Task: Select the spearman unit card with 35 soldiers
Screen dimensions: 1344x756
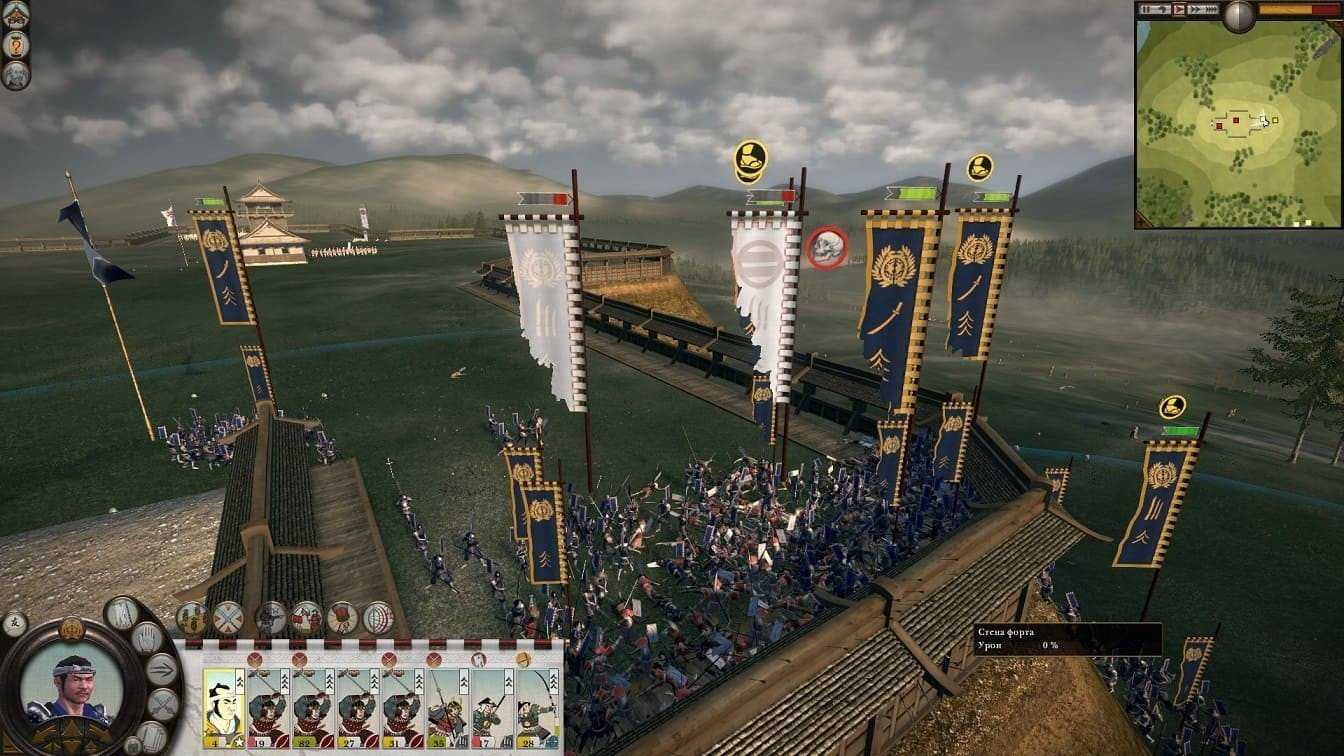Action: point(447,707)
